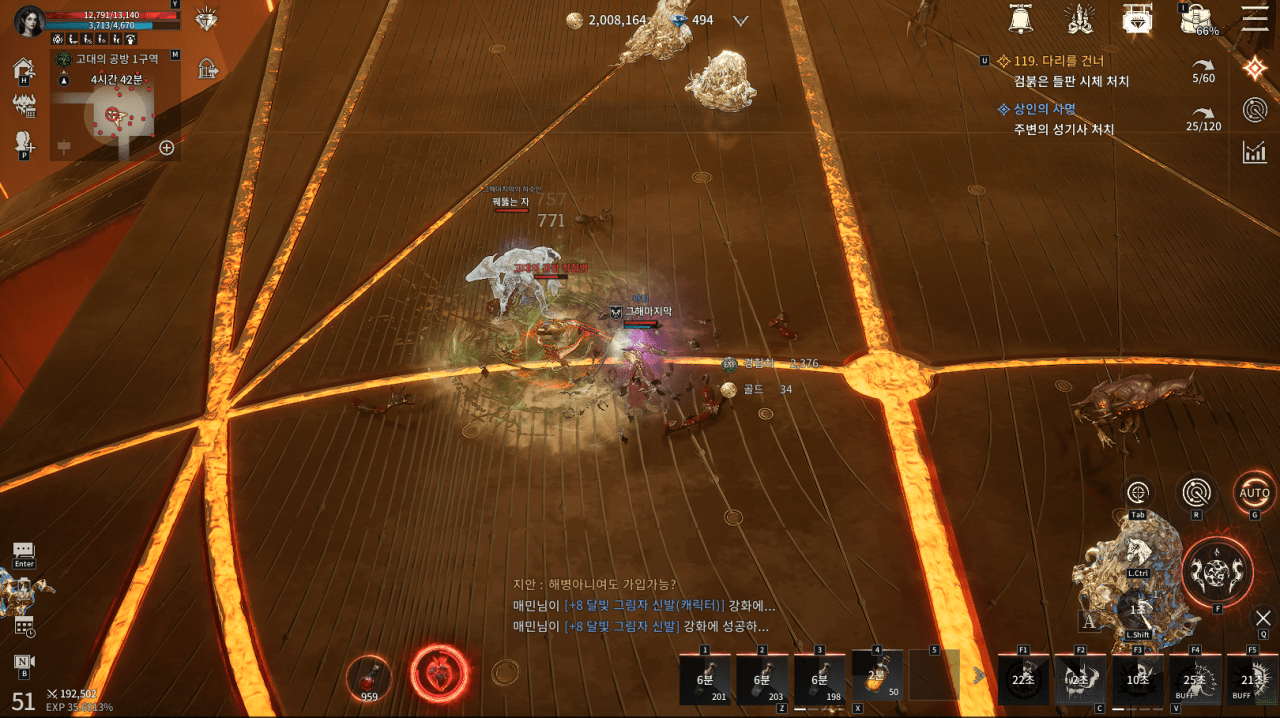Toggle the AUTO battle button
Screen dimensions: 1280x718
[1254, 492]
